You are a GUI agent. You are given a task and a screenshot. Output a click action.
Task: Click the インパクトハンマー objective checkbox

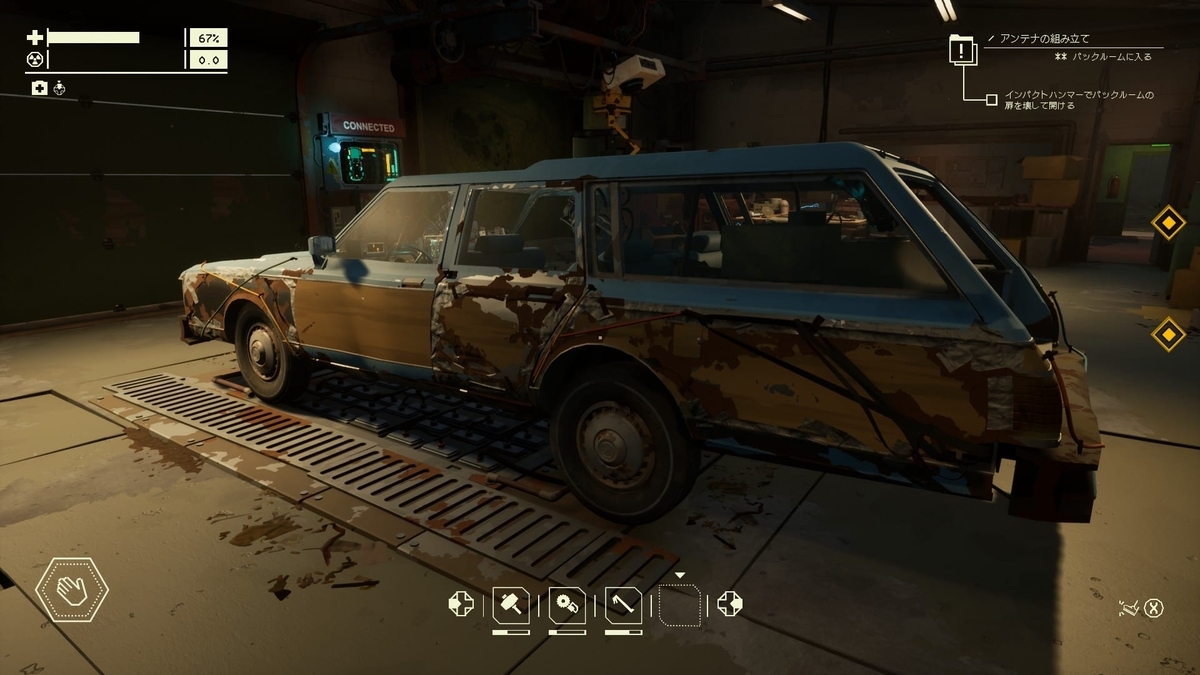click(991, 99)
